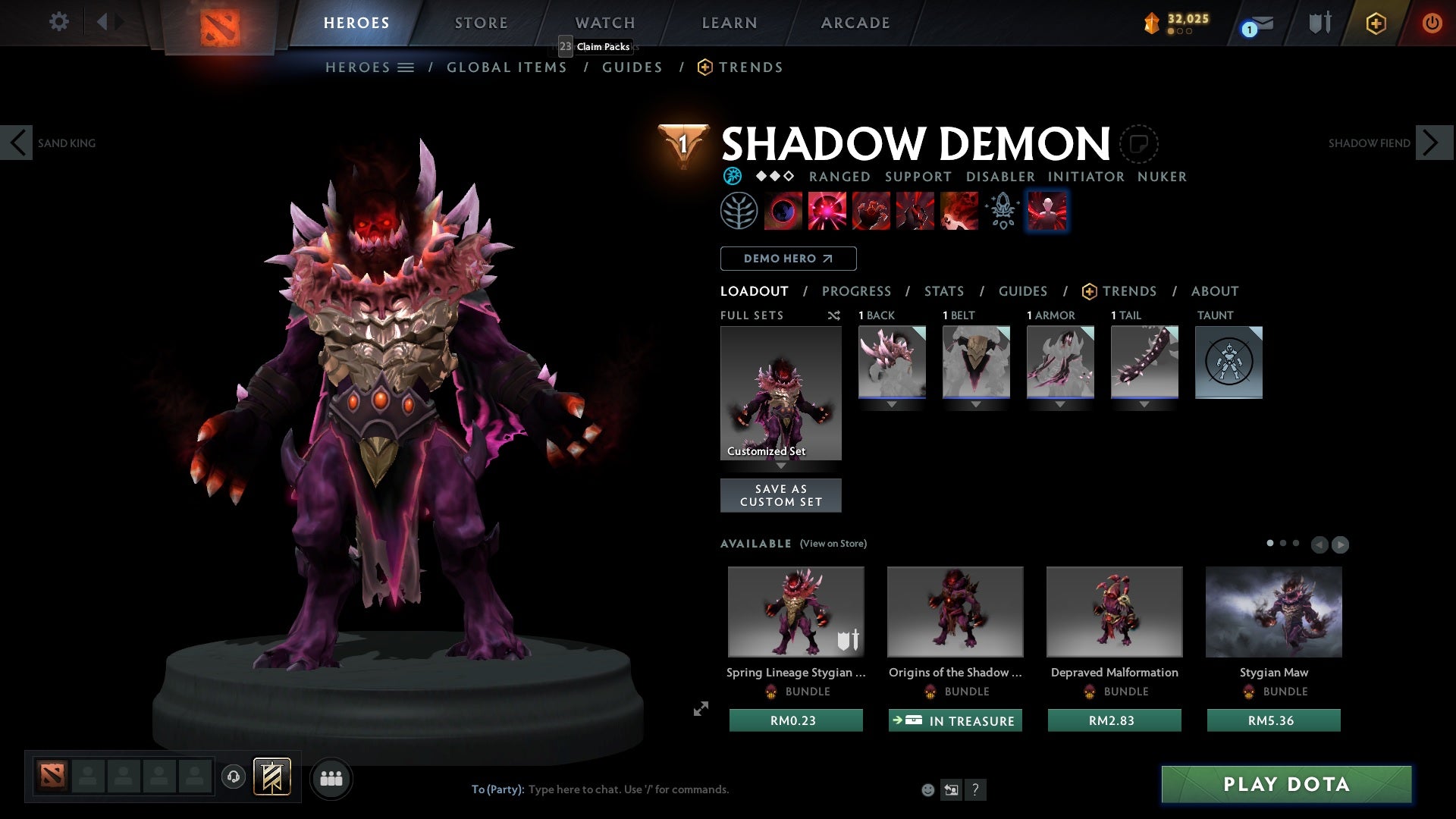Screen dimensions: 1456x819
Task: Open the ARCADE menu item
Action: (855, 23)
